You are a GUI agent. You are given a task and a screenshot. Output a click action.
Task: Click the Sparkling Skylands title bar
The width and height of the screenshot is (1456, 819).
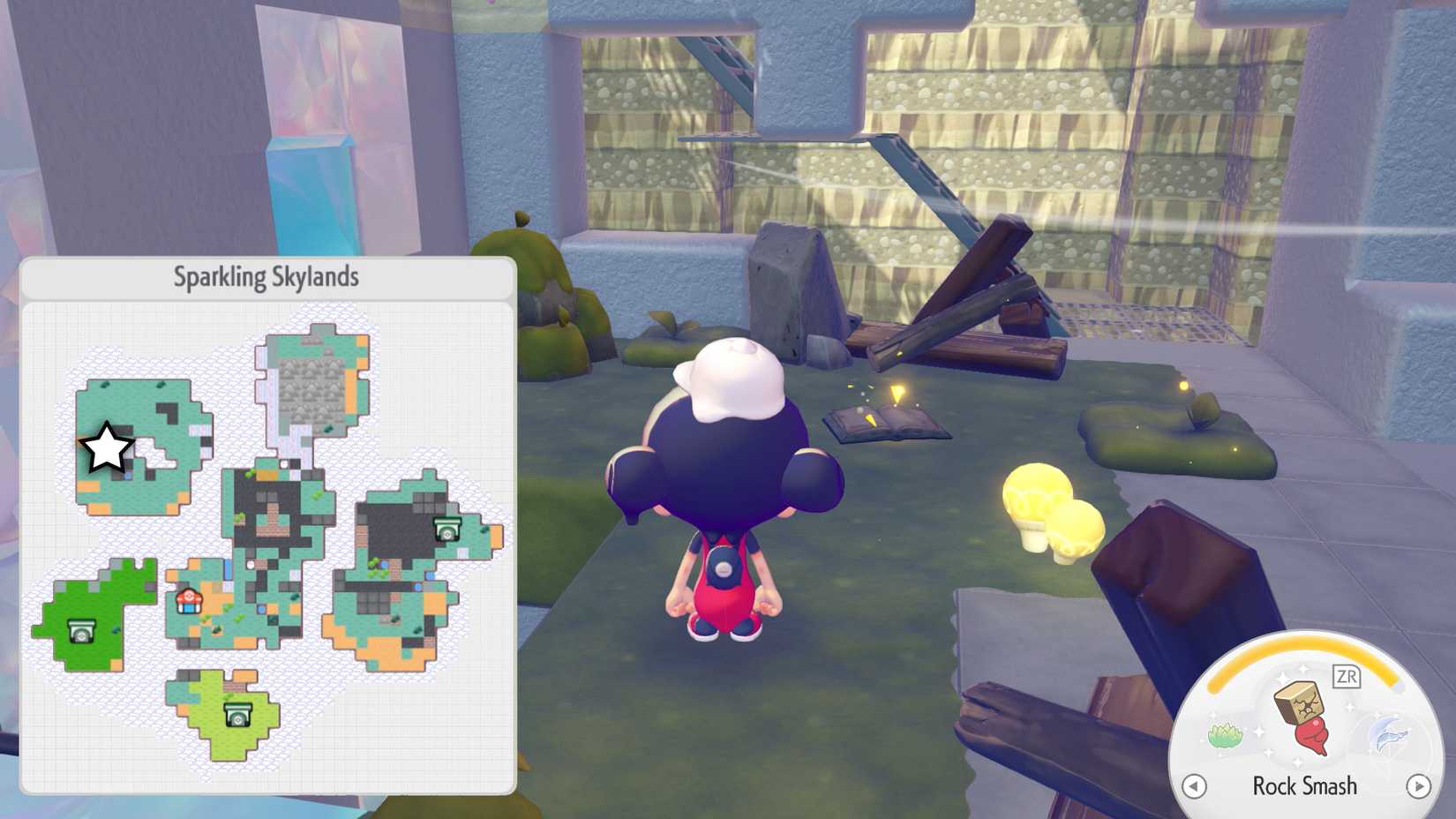point(266,275)
